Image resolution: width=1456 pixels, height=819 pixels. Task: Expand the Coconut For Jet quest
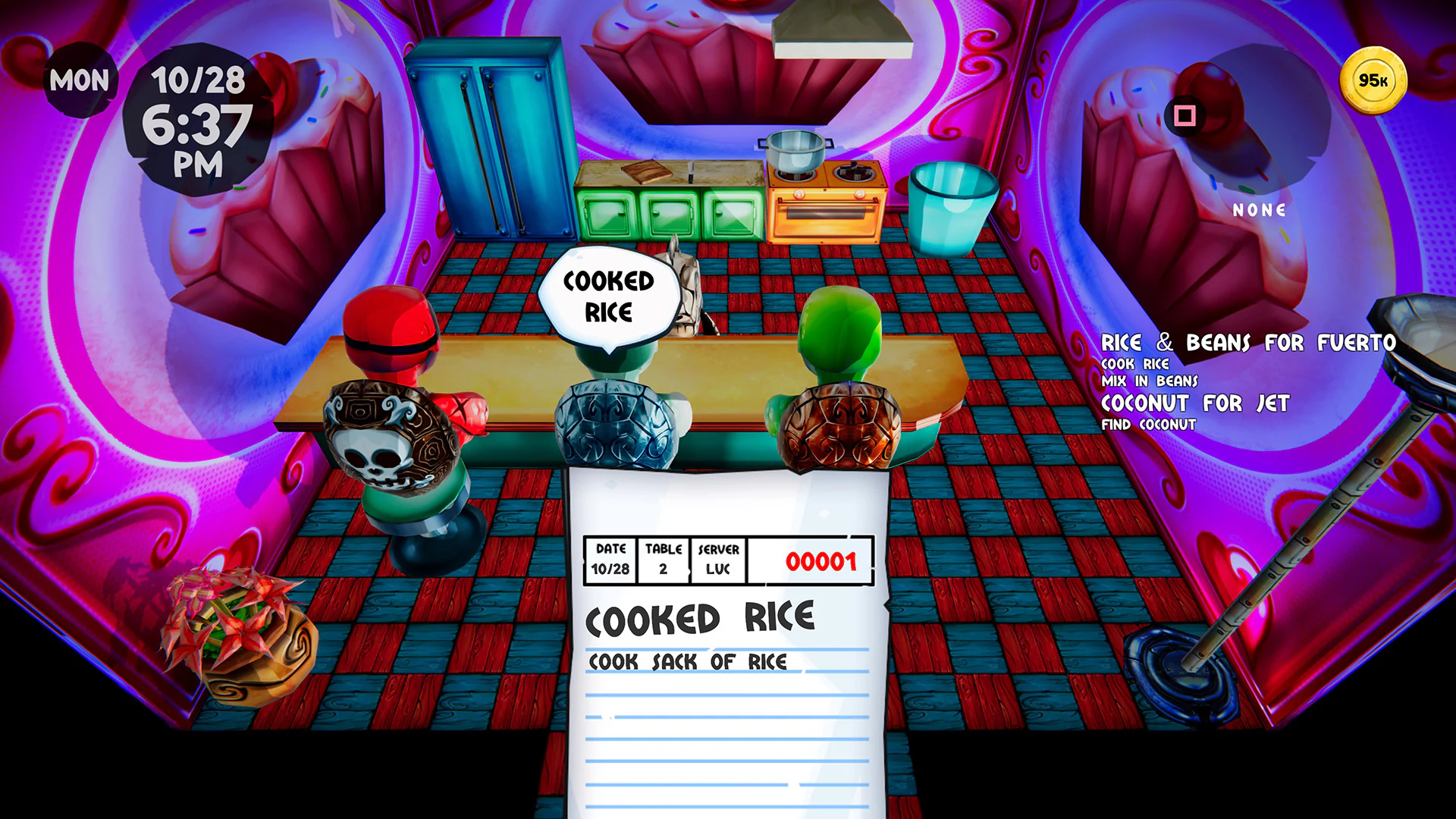point(1194,404)
